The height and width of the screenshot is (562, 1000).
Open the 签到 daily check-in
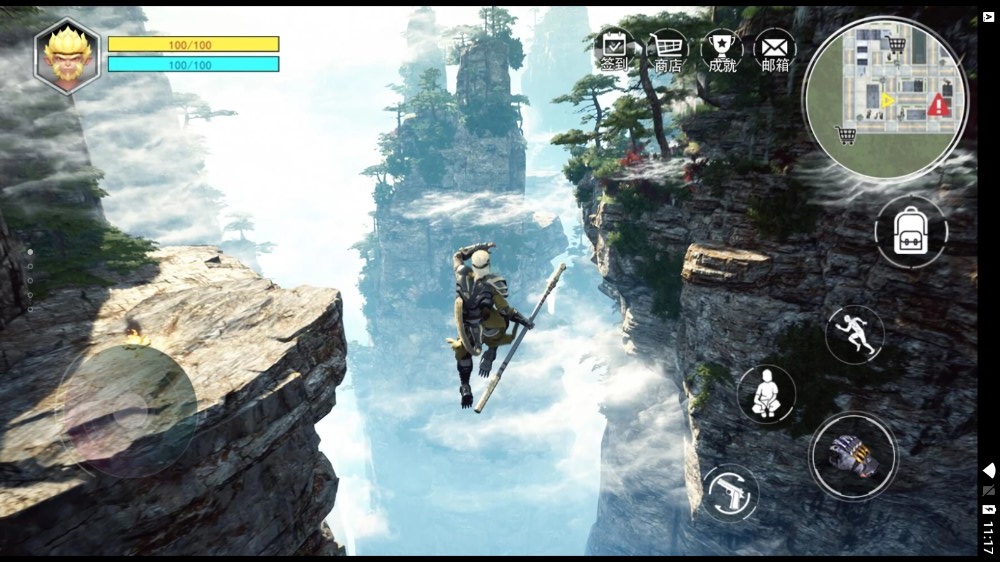[x=614, y=50]
